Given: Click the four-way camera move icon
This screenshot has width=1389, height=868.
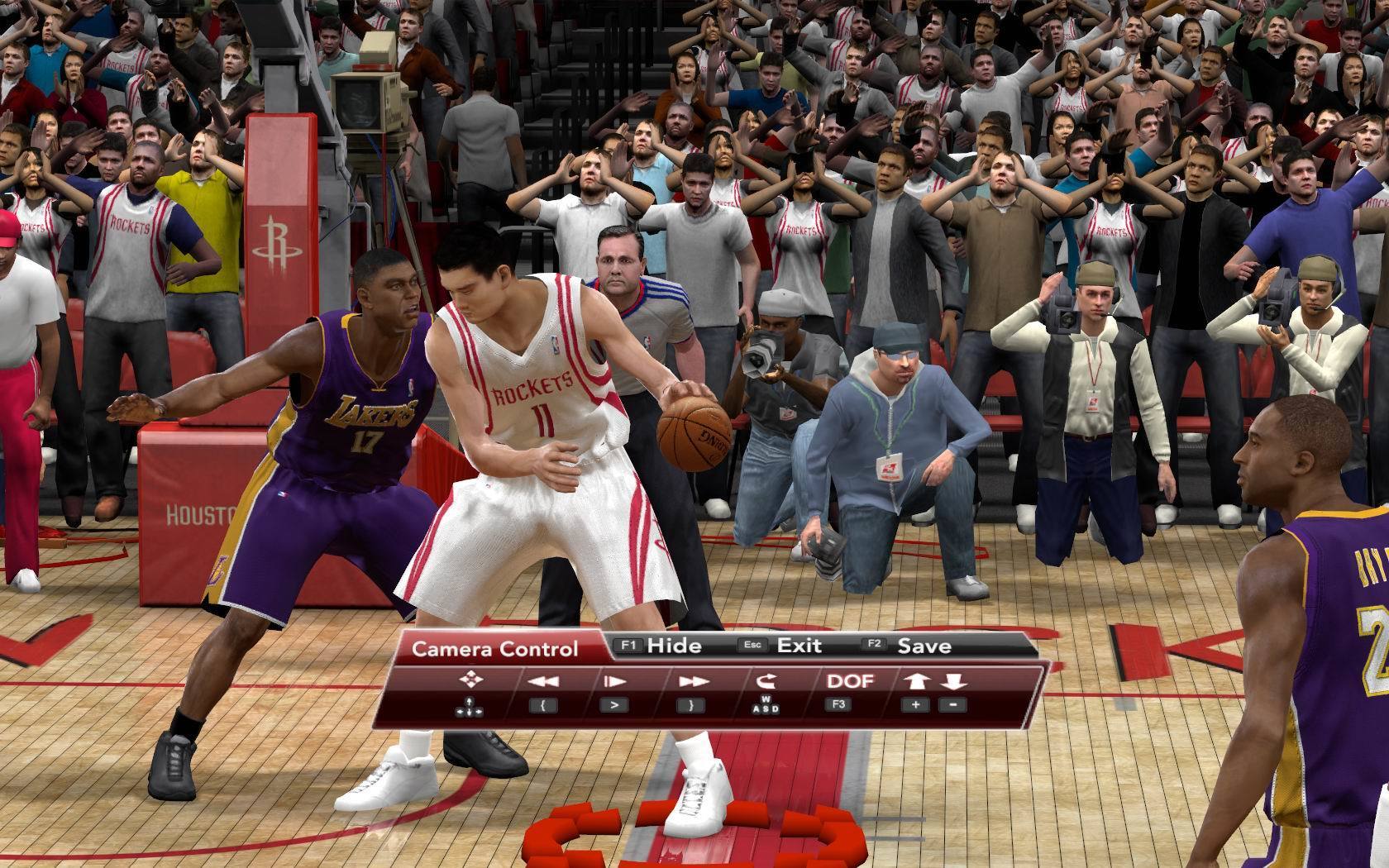Looking at the screenshot, I should click(470, 681).
